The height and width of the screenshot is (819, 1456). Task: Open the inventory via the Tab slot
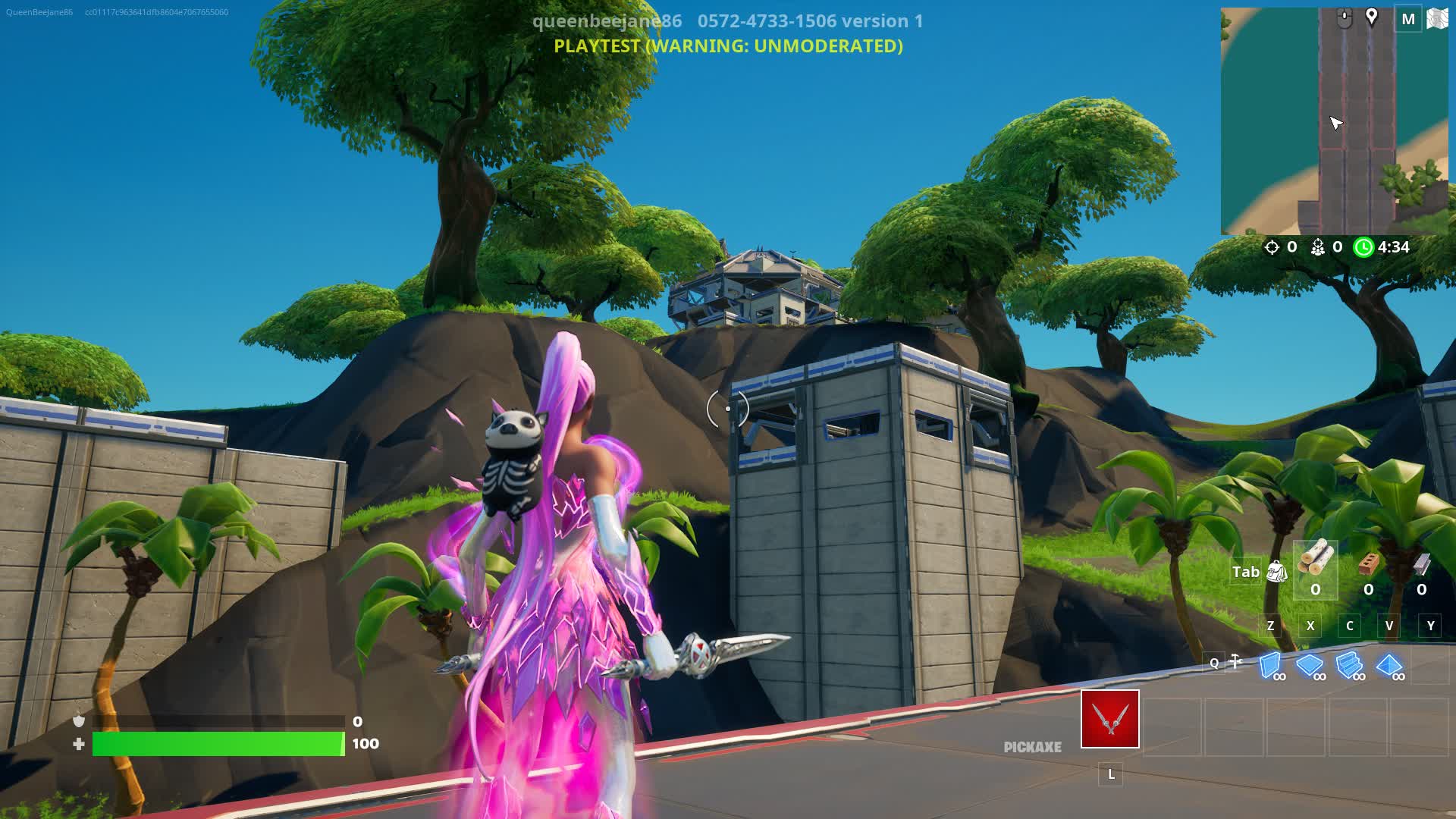tap(1247, 571)
